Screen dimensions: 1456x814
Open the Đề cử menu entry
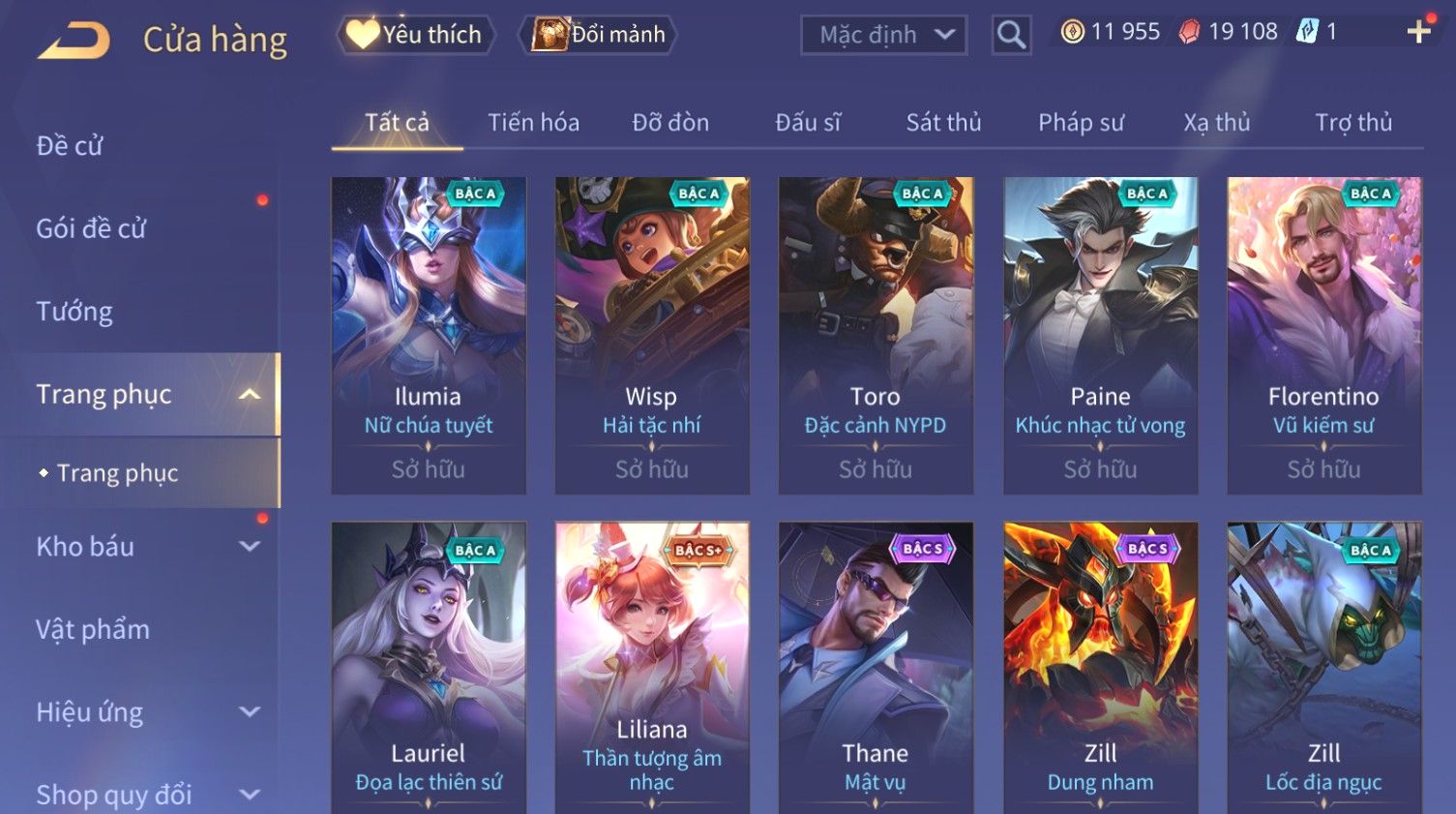[70, 146]
